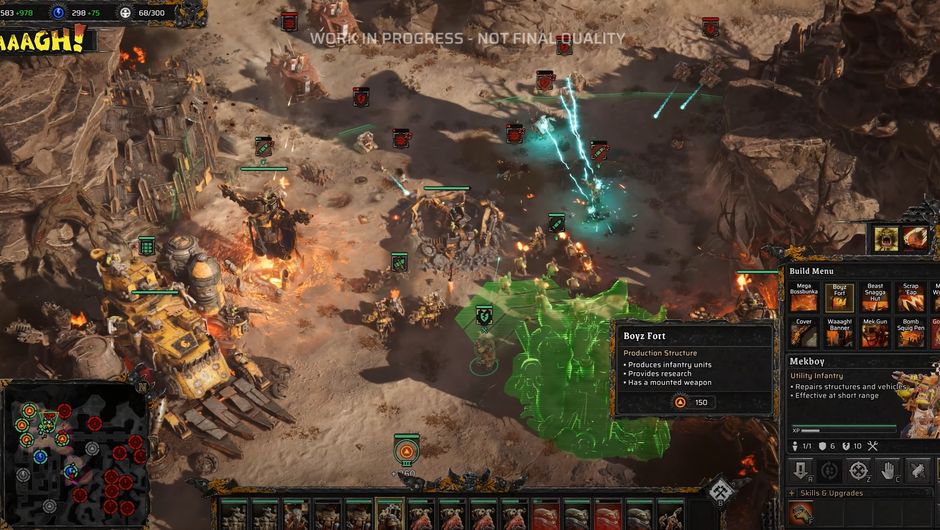This screenshot has width=940, height=530.
Task: Expand the Skills & Upgrades section
Action: coord(793,493)
